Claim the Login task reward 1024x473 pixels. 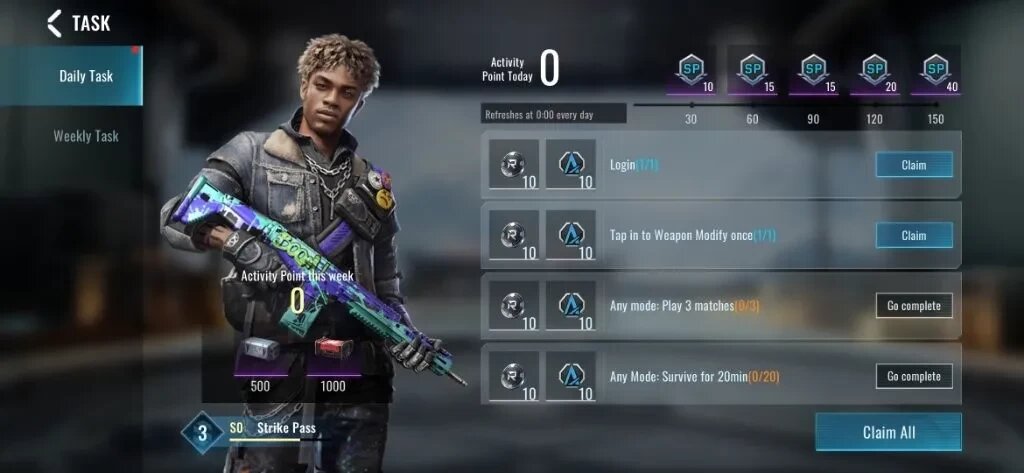point(913,165)
